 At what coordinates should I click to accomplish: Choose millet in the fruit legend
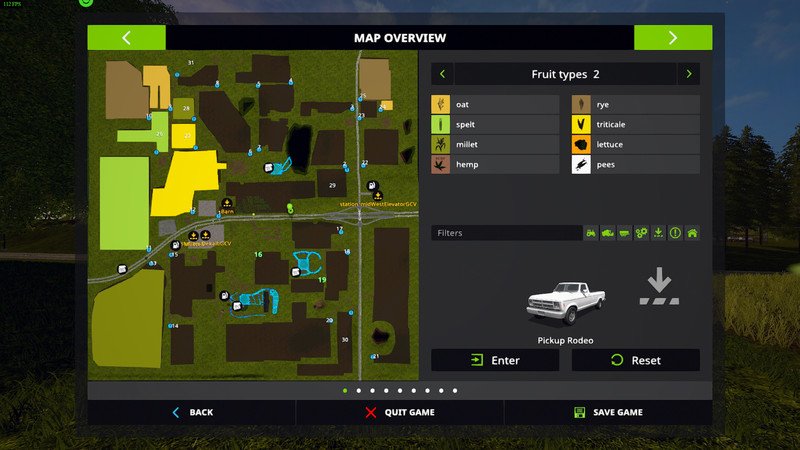[495, 144]
